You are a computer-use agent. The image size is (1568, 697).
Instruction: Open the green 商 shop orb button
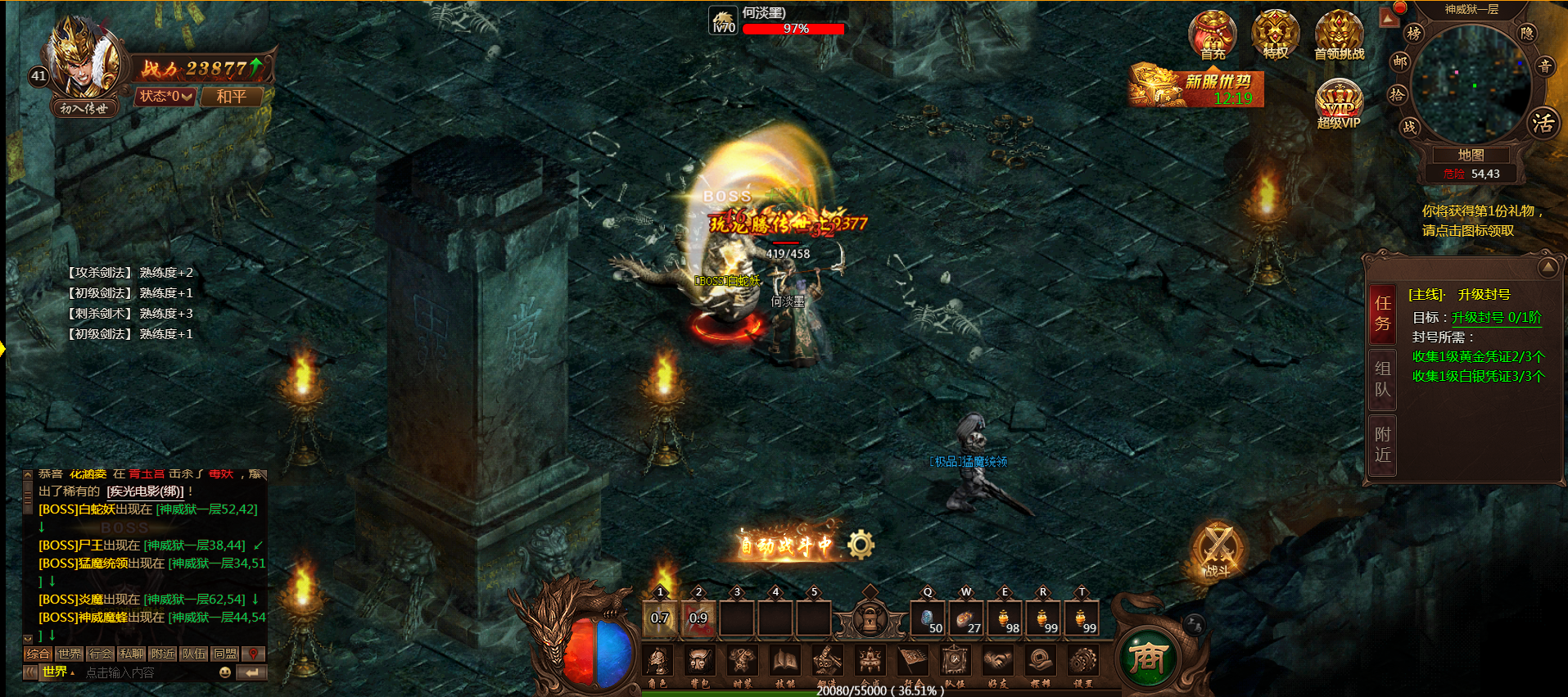(1146, 657)
